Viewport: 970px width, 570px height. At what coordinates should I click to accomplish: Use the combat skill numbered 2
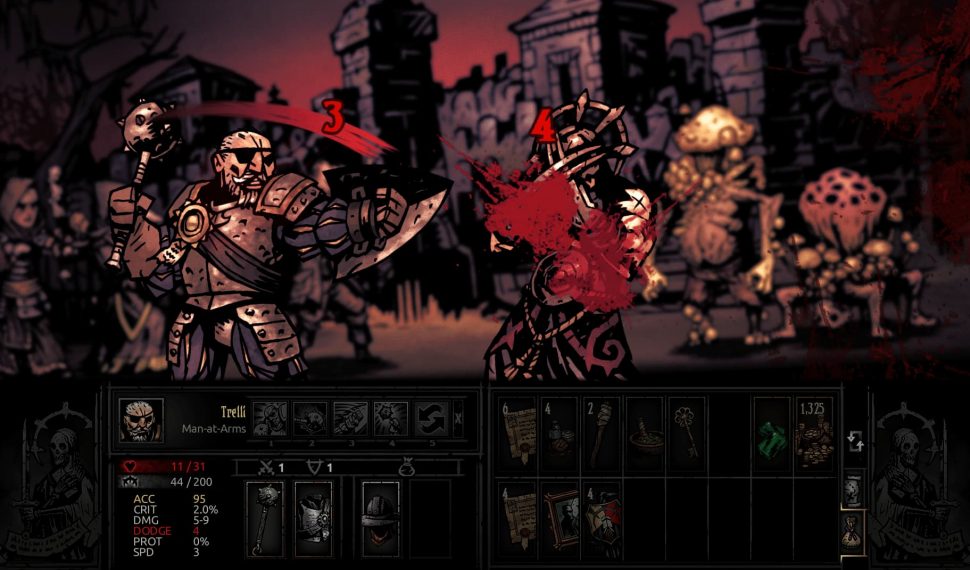pos(309,417)
